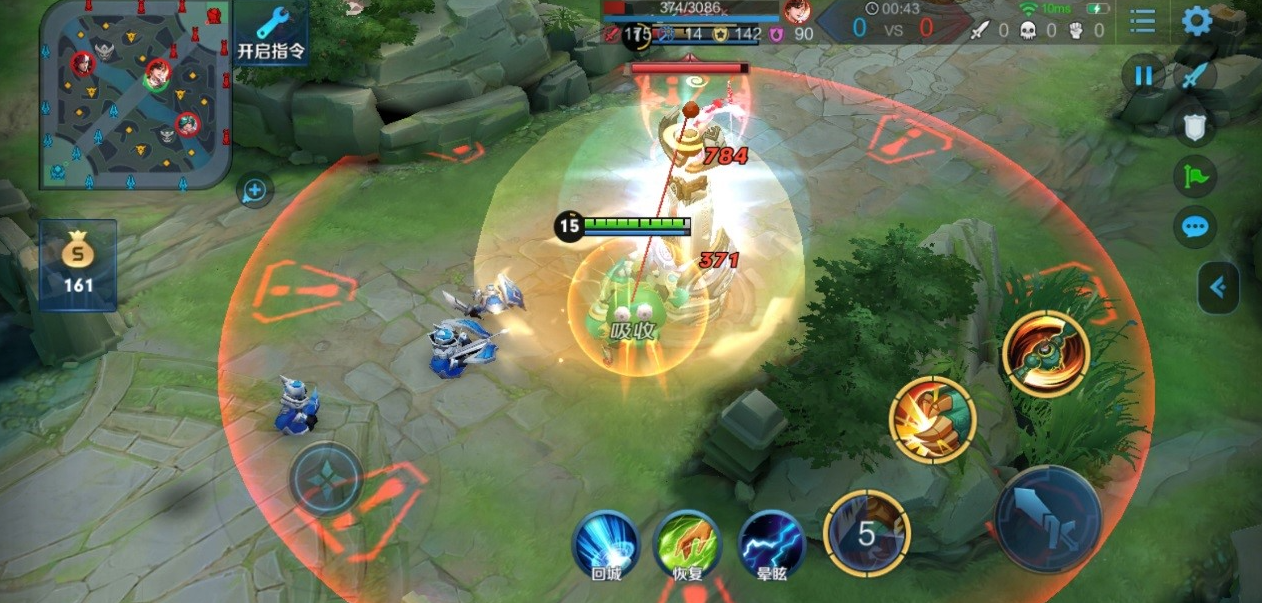Tap the skill on 5-second cooldown
This screenshot has width=1262, height=603.
[866, 534]
